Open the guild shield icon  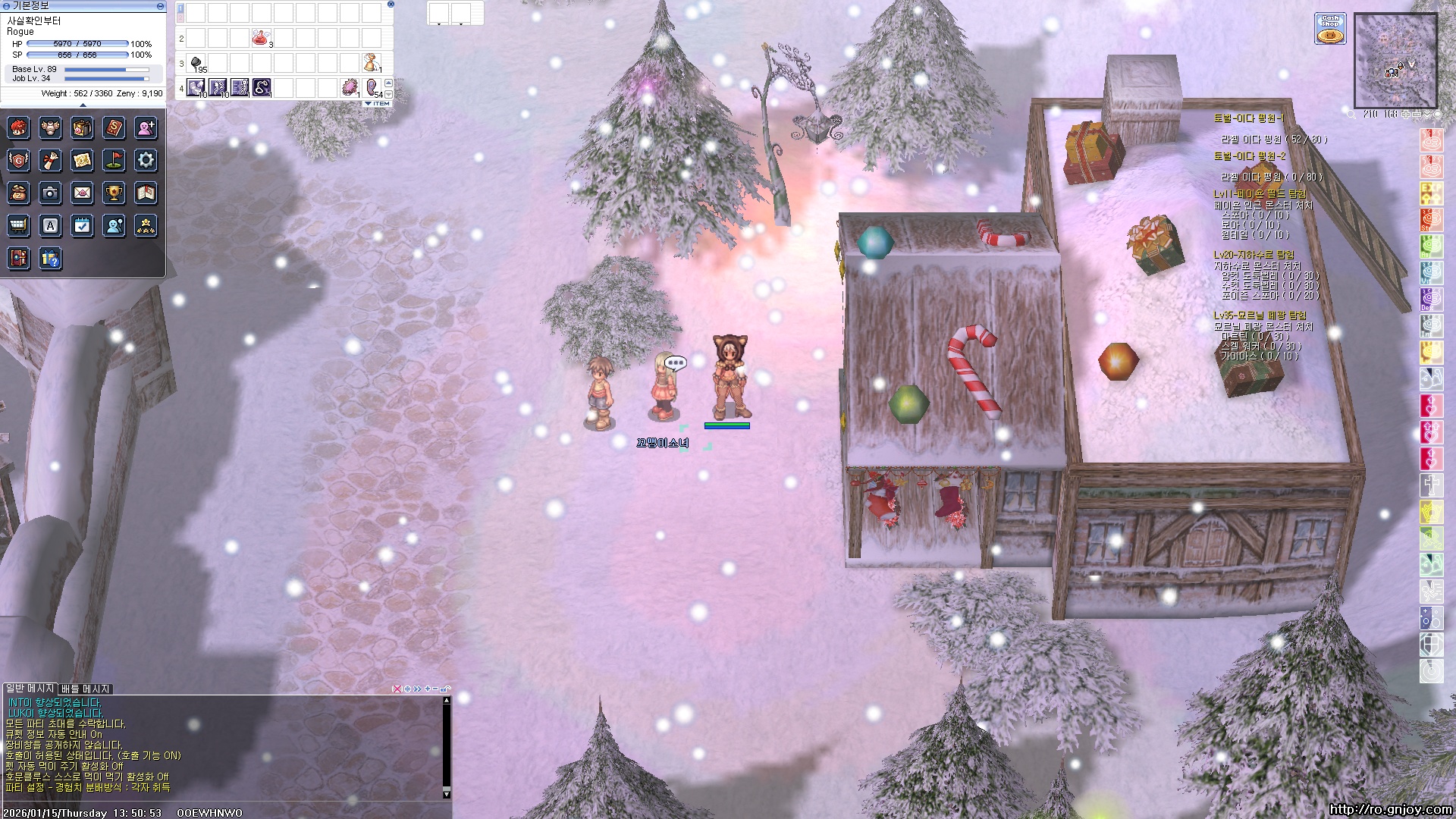[18, 160]
